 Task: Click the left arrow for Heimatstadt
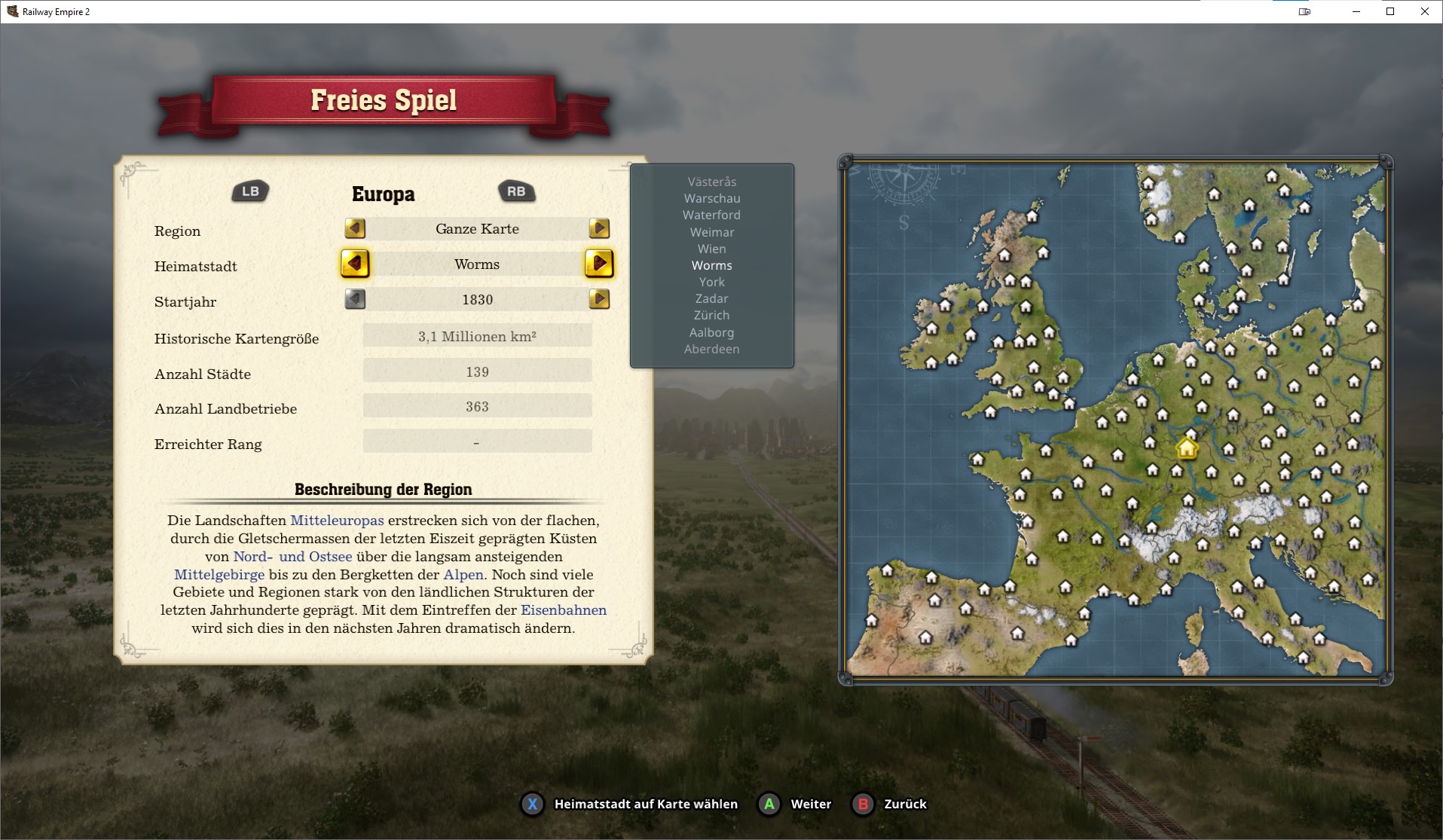355,264
